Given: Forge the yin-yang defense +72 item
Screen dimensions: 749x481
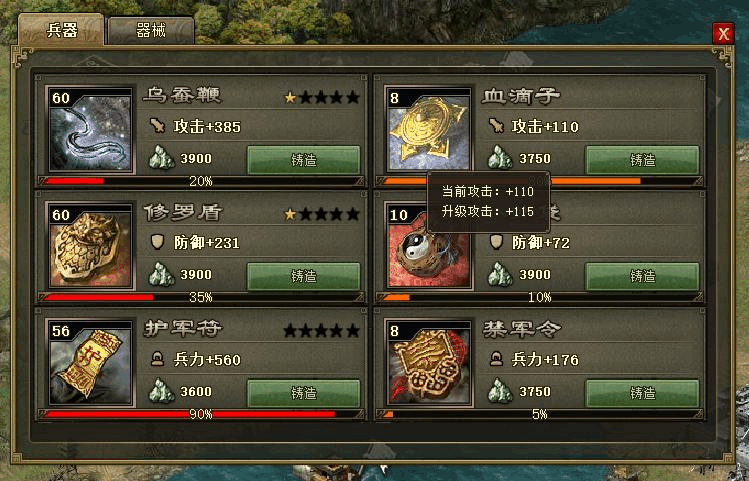Looking at the screenshot, I should coord(642,275).
